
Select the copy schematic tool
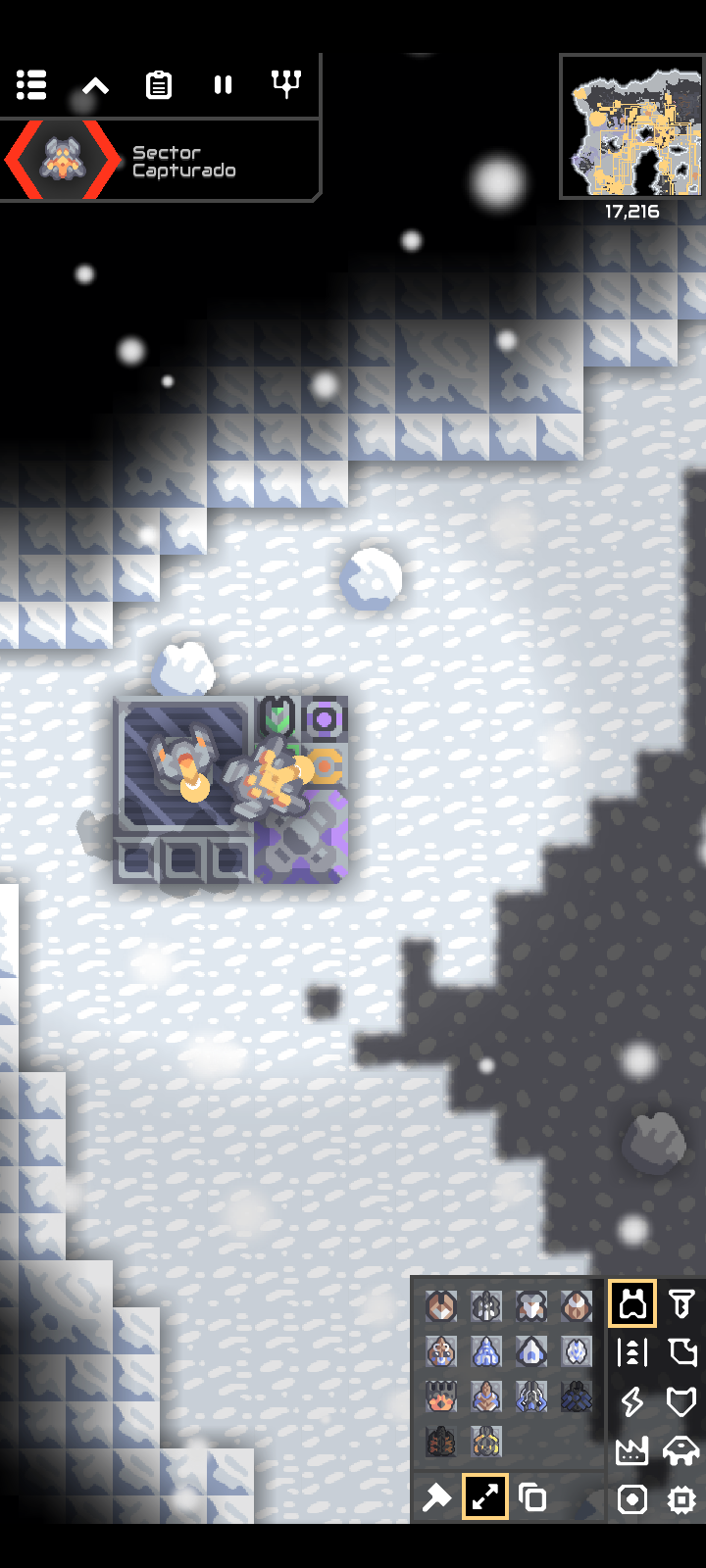(533, 1497)
